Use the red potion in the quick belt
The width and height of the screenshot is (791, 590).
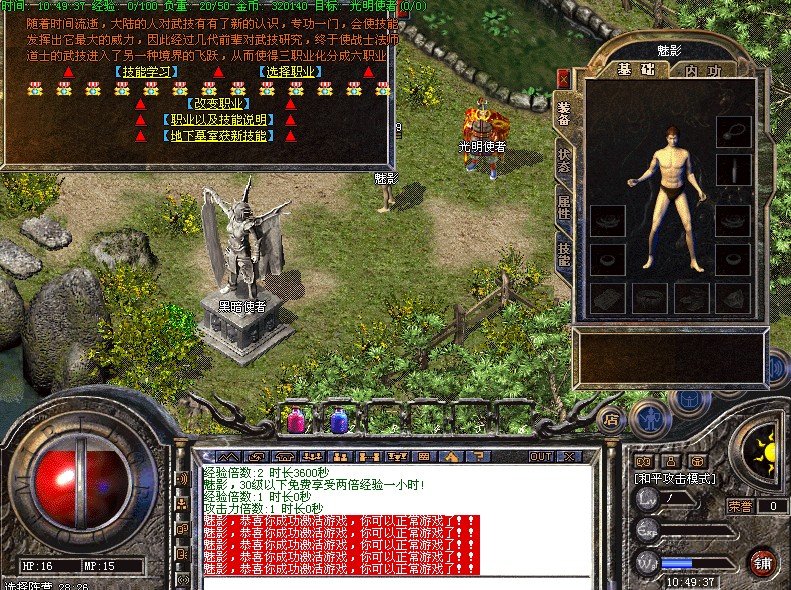pyautogui.click(x=297, y=420)
